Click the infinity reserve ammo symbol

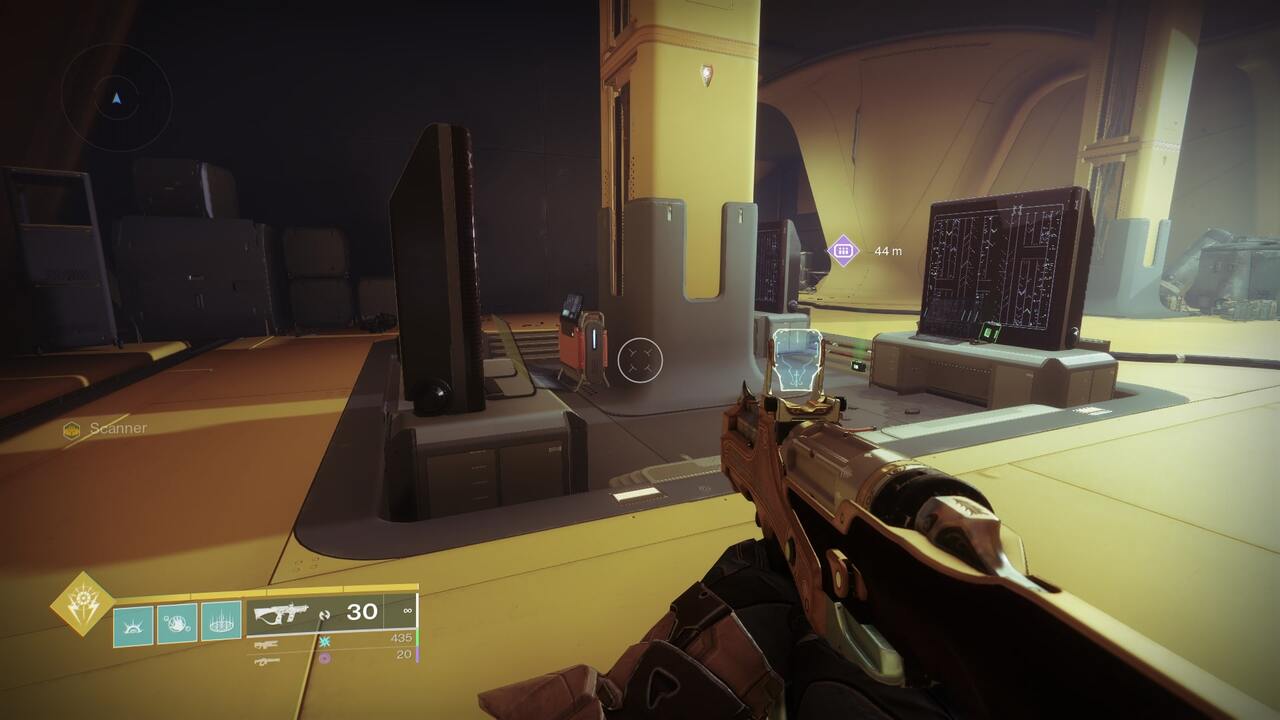click(408, 609)
